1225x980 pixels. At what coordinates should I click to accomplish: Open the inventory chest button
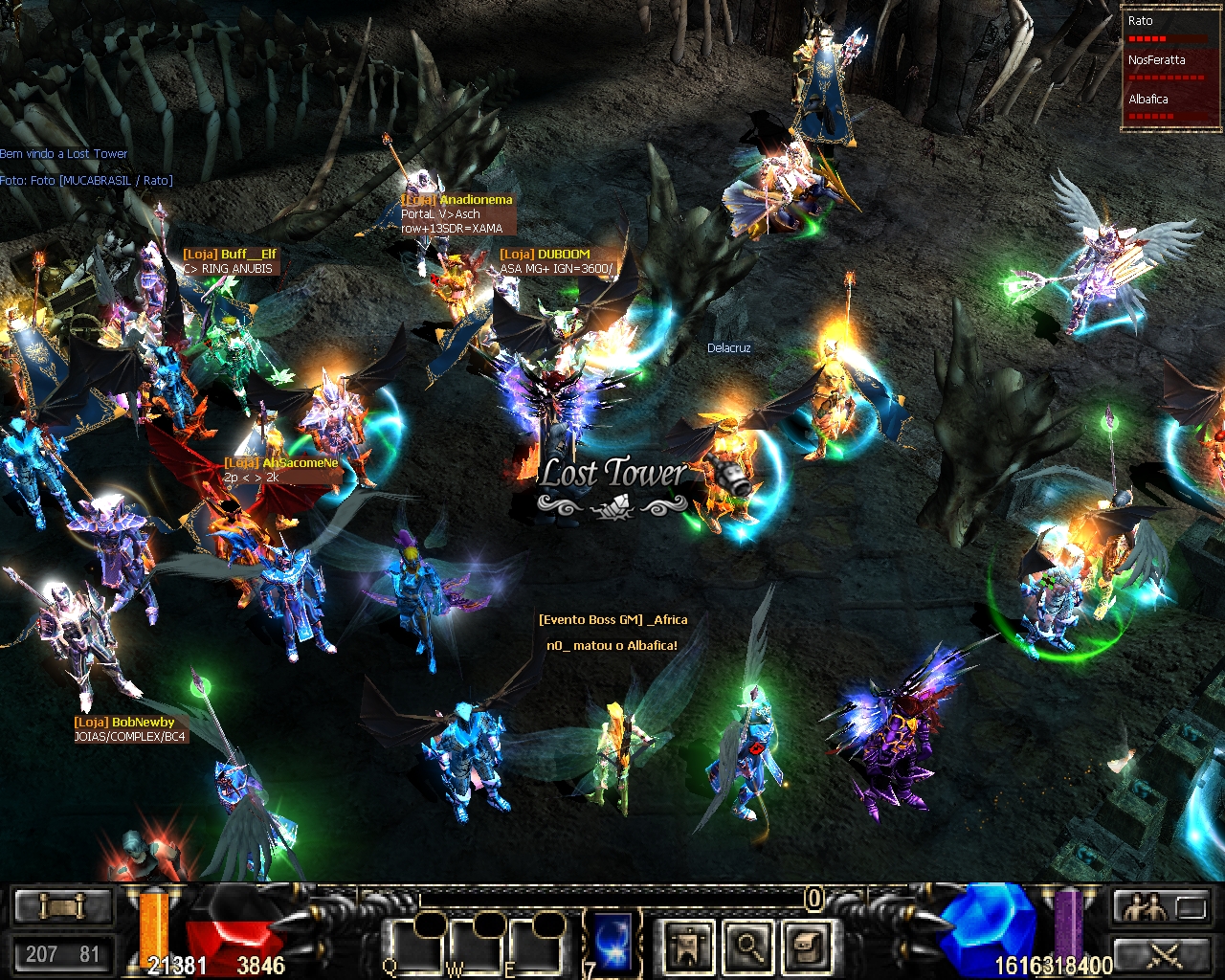[x=807, y=946]
